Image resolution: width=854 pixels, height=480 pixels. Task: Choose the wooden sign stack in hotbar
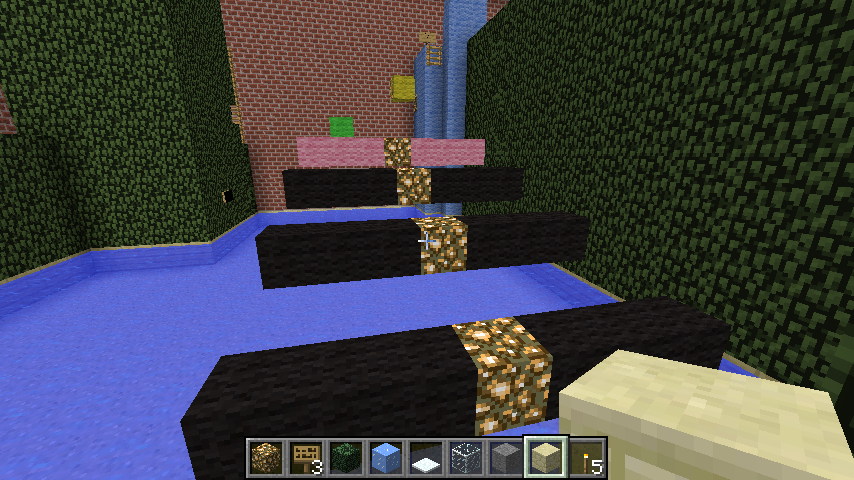[x=306, y=457]
